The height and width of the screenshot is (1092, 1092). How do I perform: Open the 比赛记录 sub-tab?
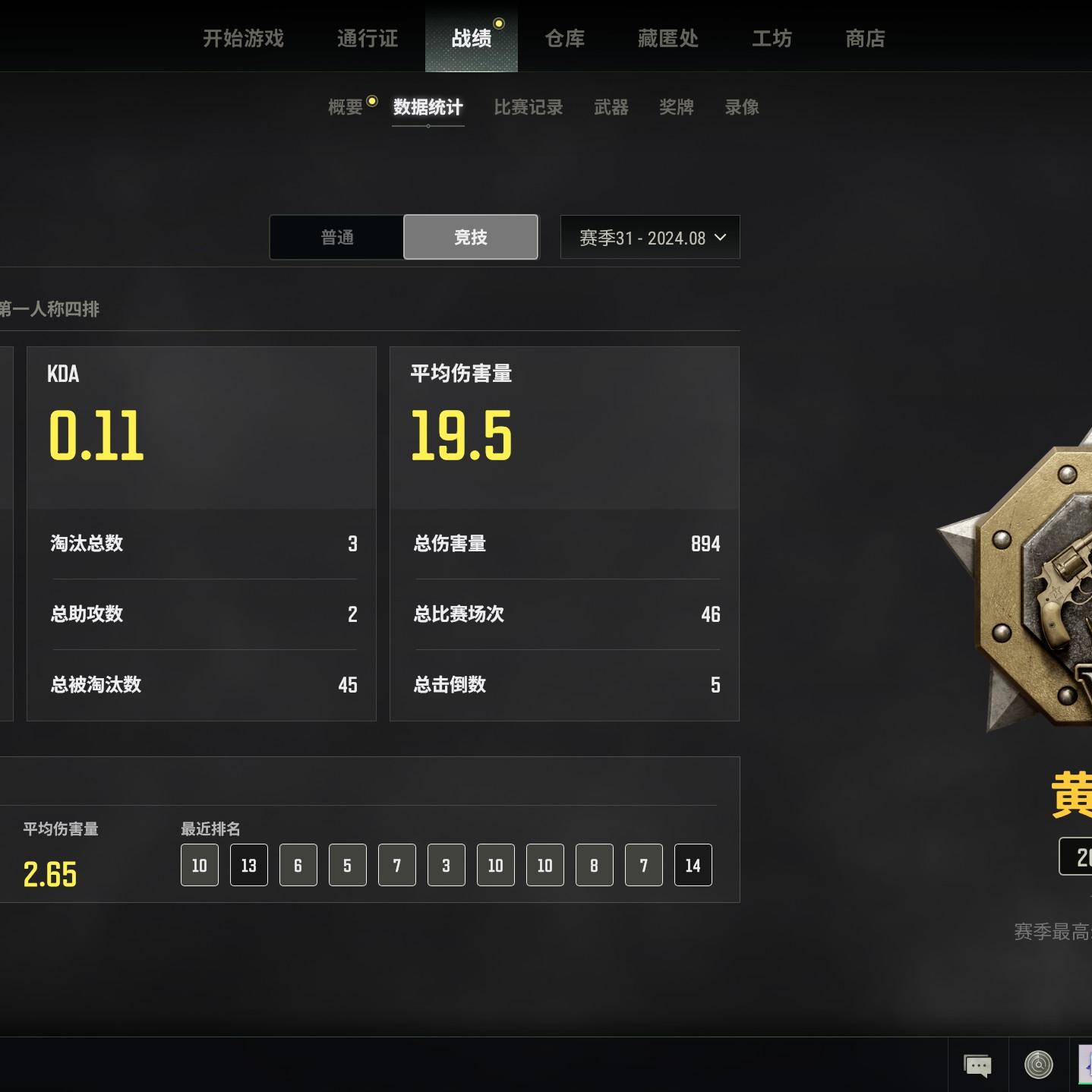529,107
